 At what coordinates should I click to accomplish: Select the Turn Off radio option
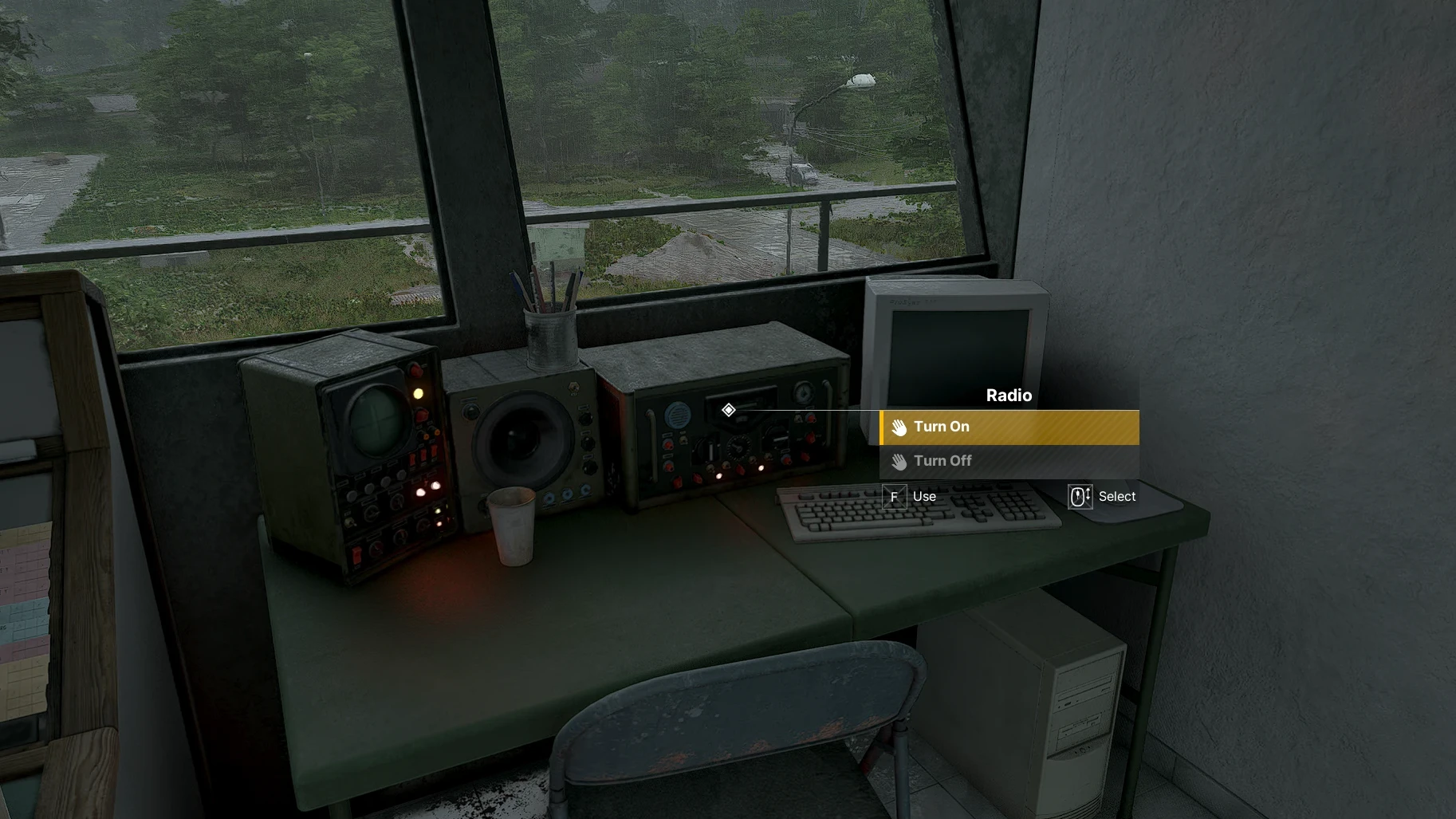click(x=1009, y=462)
